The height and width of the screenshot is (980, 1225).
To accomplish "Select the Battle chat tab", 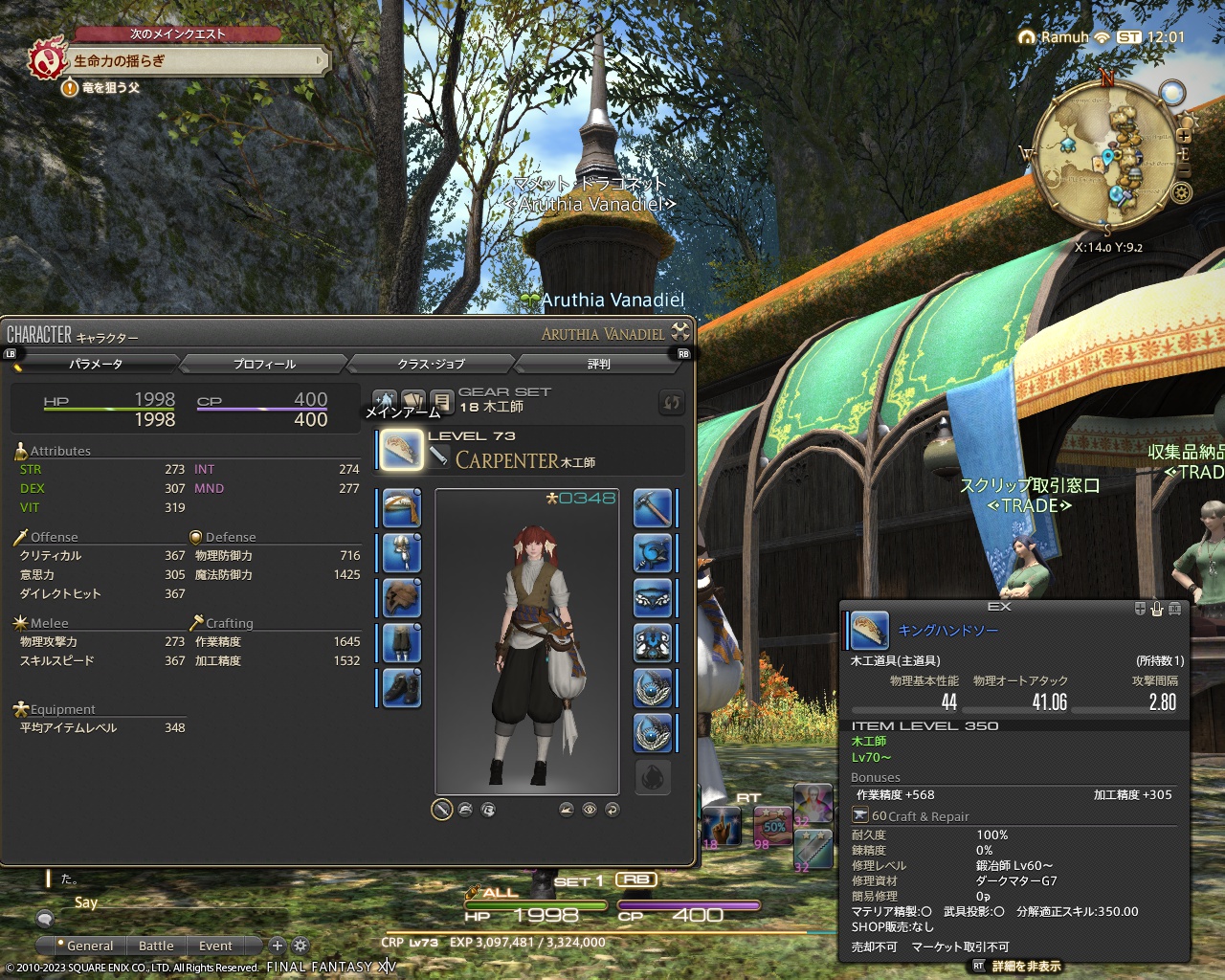I will point(156,946).
